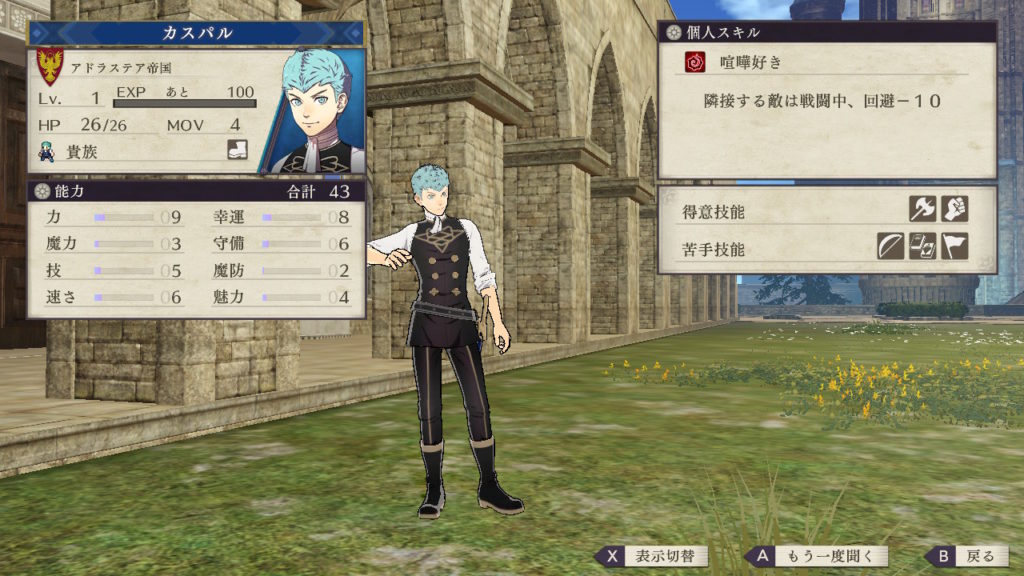Click the Adrestian Empire crest emblem
This screenshot has height=576, width=1024.
click(x=50, y=67)
